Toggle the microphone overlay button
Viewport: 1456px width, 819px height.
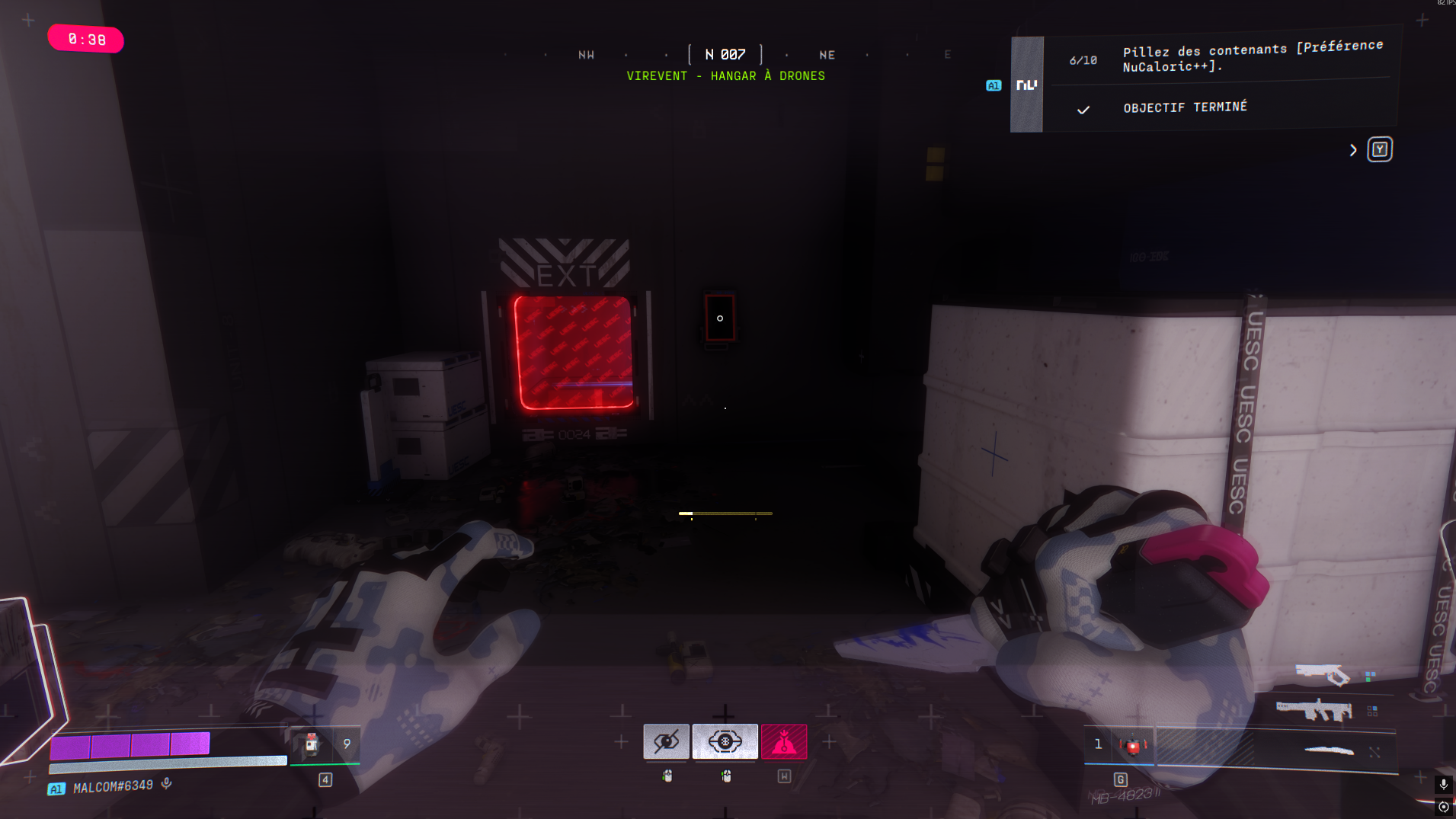(x=1443, y=784)
